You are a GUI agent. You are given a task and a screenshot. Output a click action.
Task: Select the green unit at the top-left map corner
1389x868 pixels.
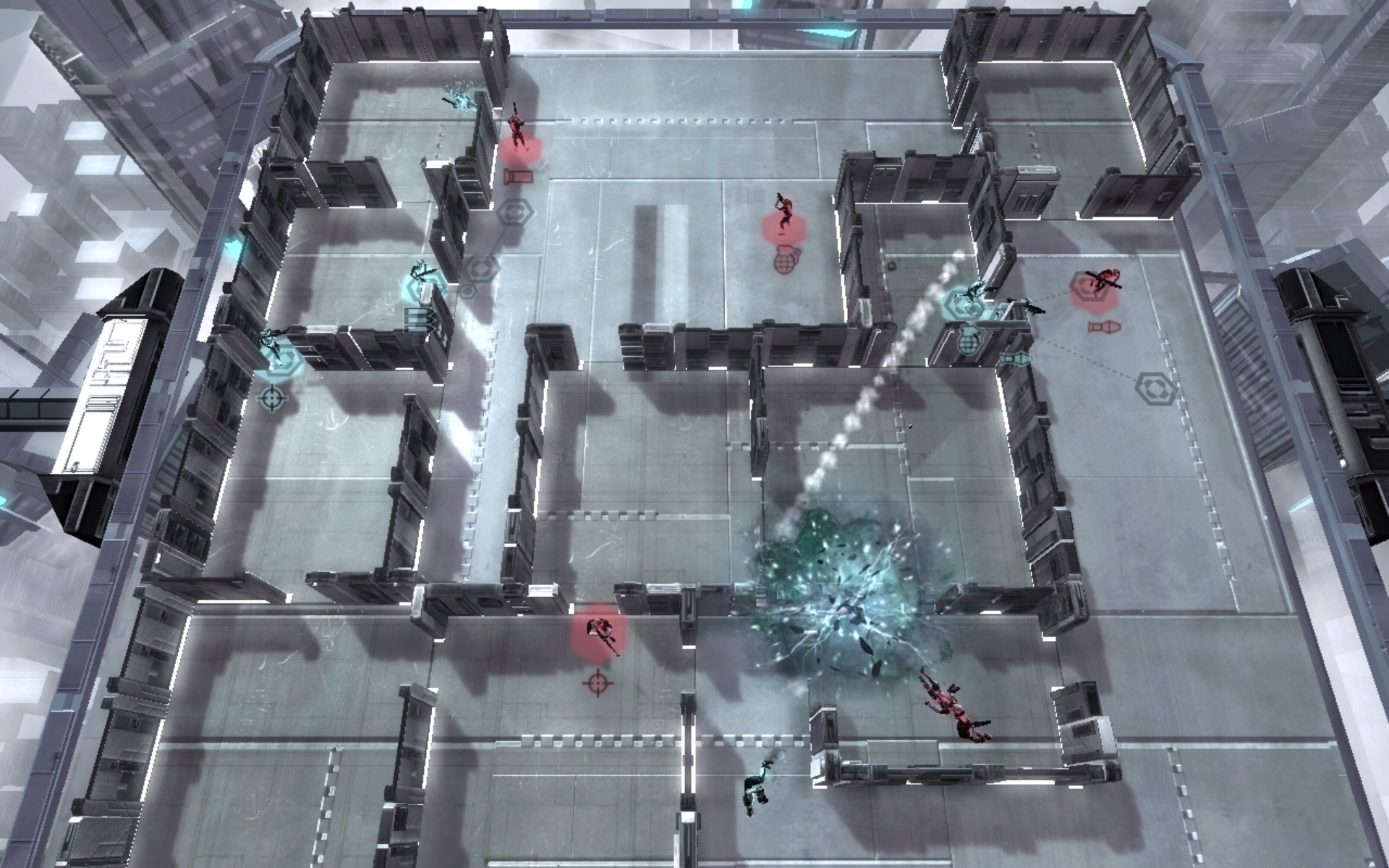pos(459,101)
